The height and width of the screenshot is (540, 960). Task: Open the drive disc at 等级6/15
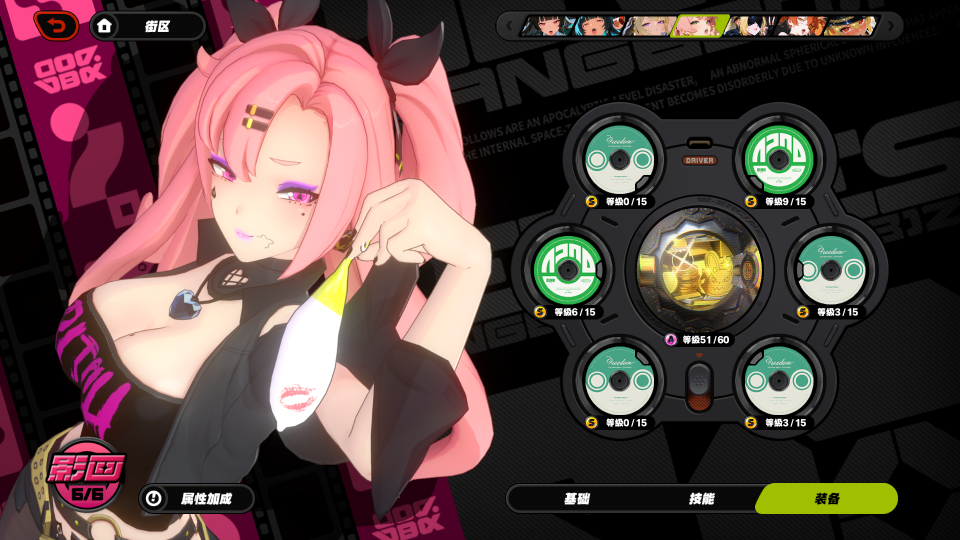[565, 267]
